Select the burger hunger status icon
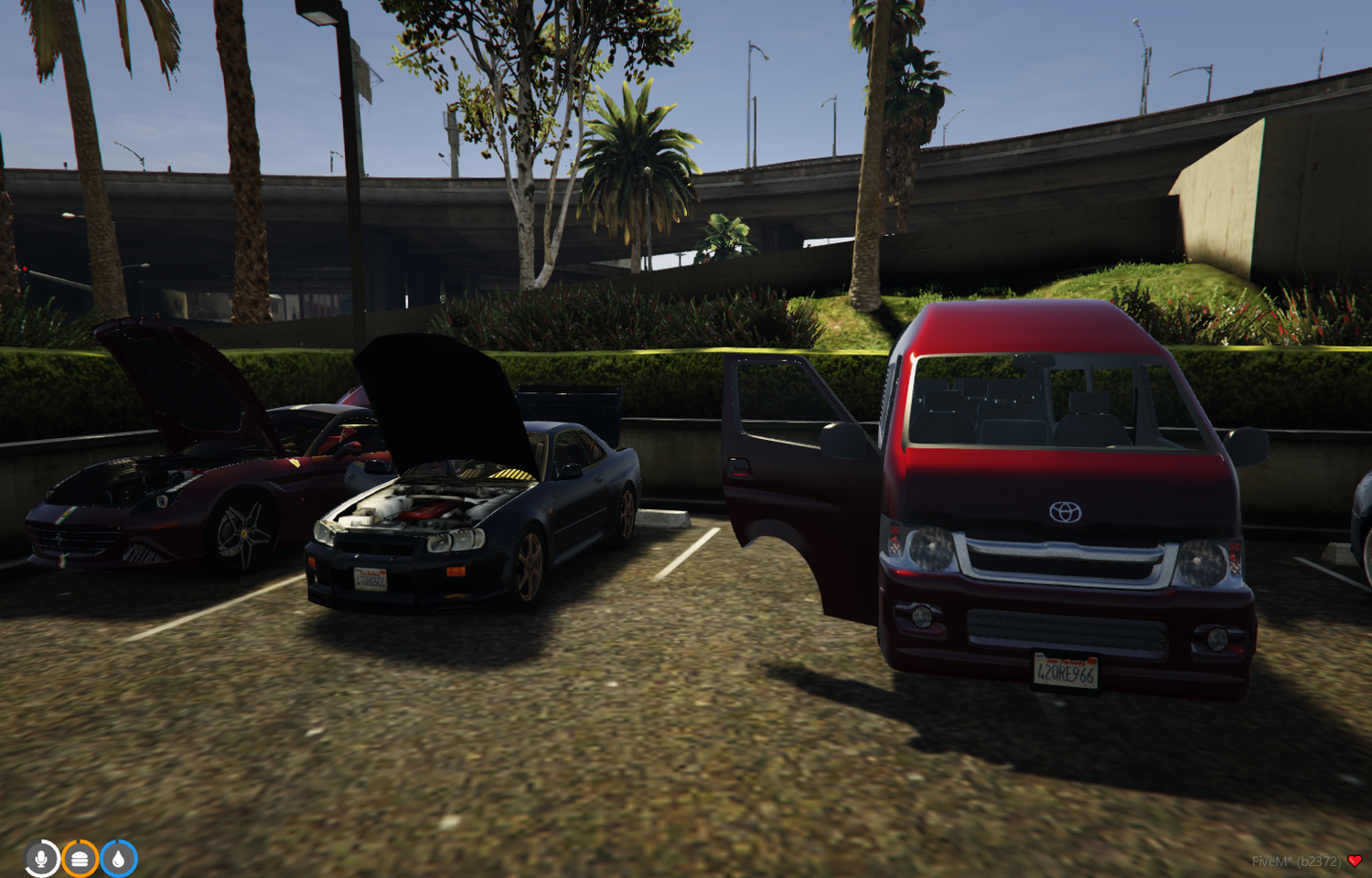 [x=80, y=859]
